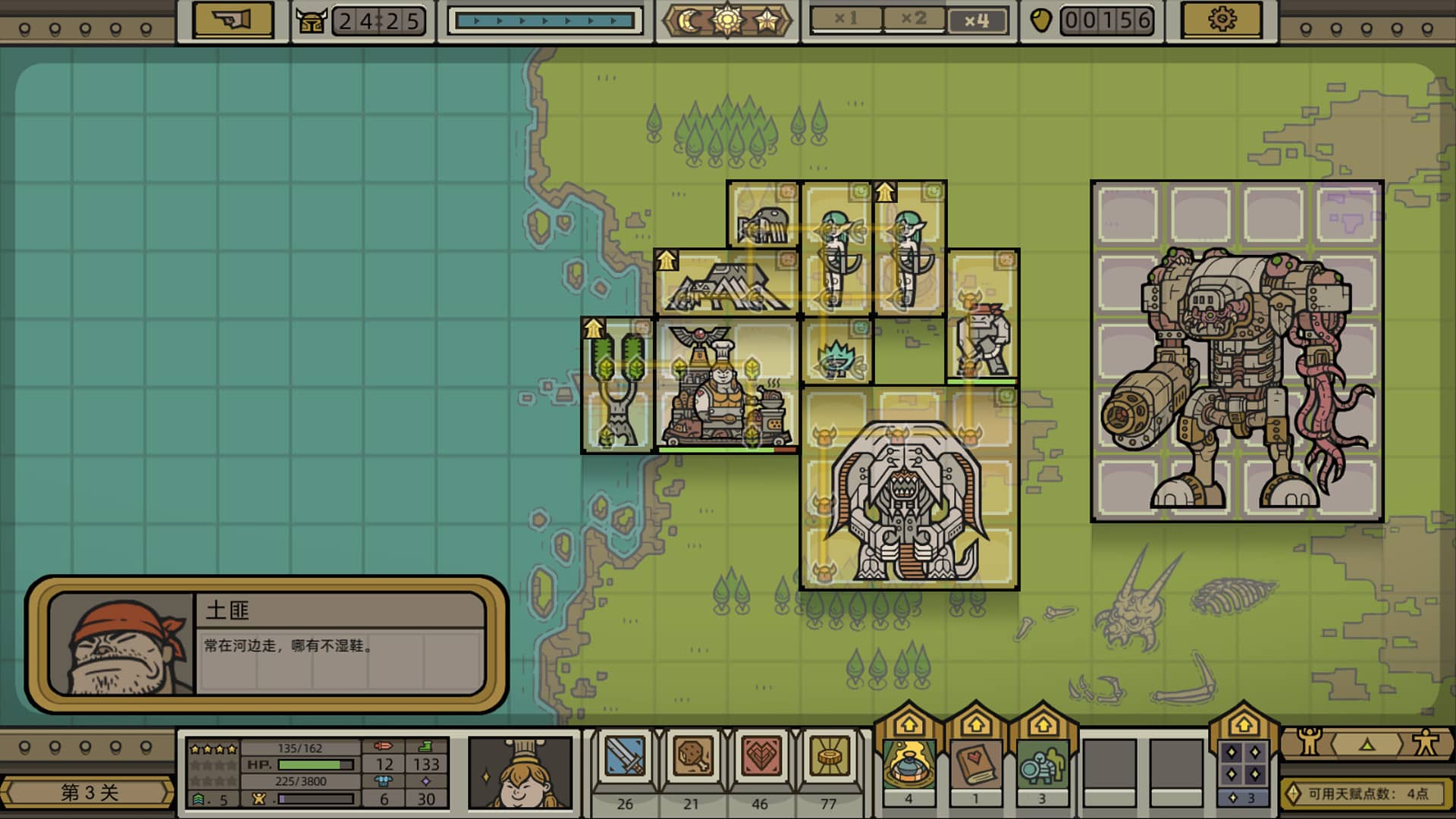Click the pointing hand button

232,20
